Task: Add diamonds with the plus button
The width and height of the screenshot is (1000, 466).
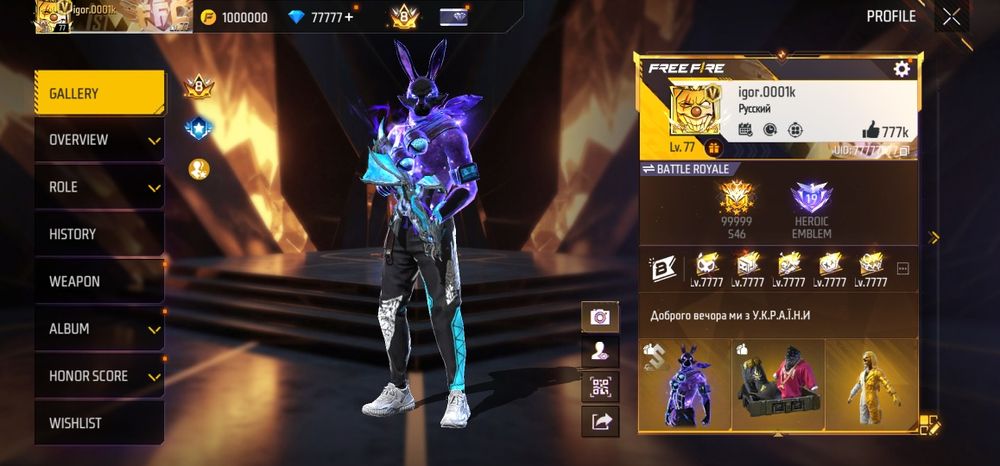Action: pos(349,17)
